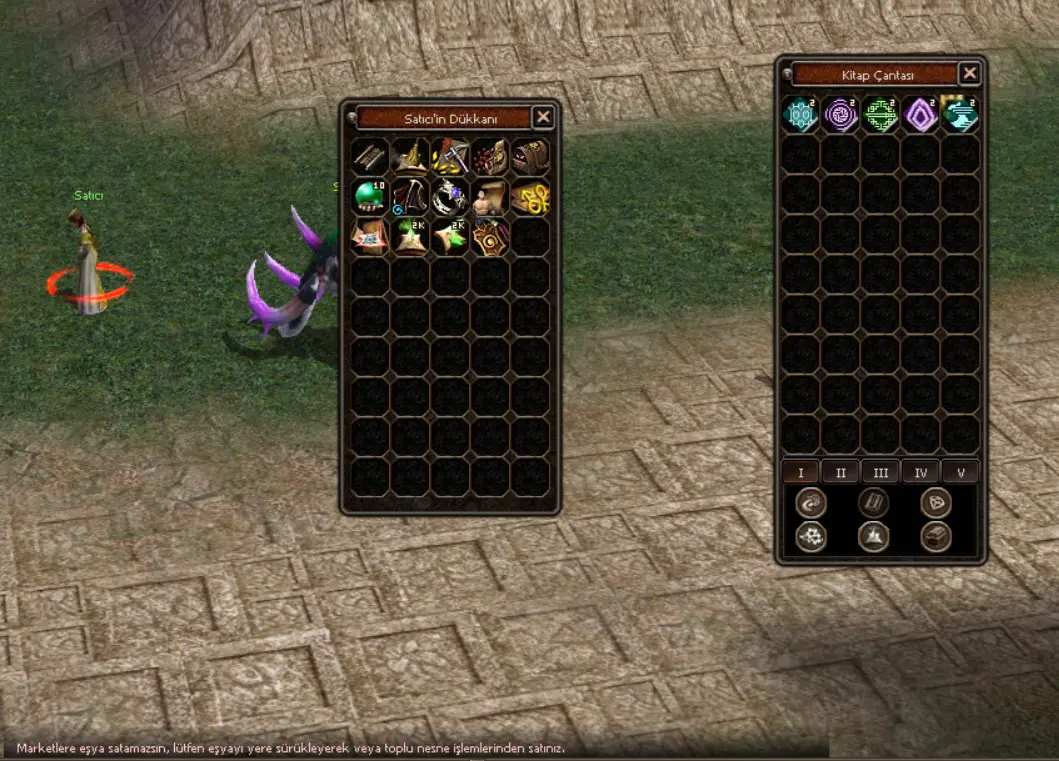Image resolution: width=1059 pixels, height=761 pixels.
Task: Select the sack of red berries
Action: (x=490, y=157)
